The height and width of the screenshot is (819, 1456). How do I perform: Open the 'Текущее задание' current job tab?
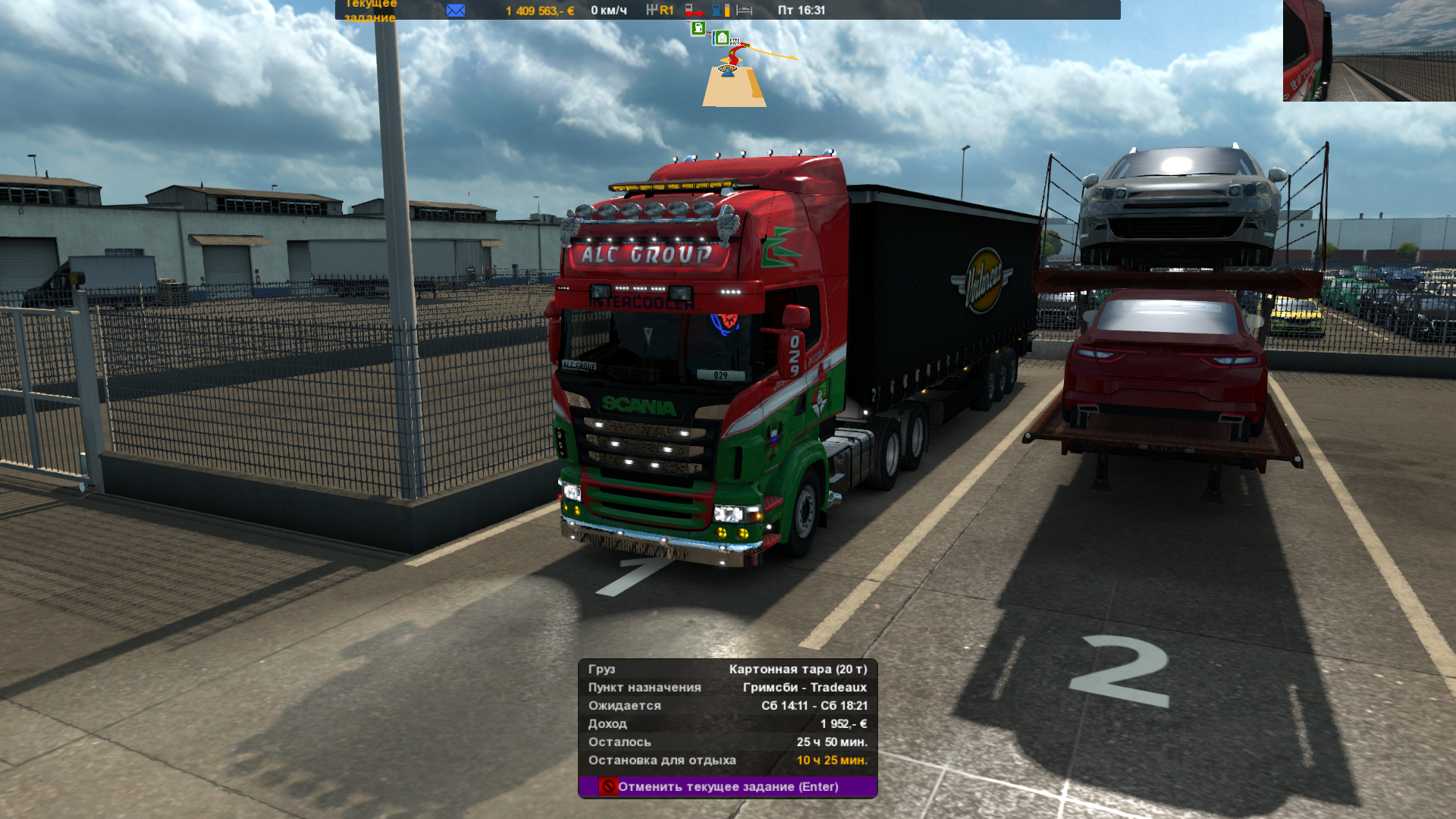pos(370,11)
